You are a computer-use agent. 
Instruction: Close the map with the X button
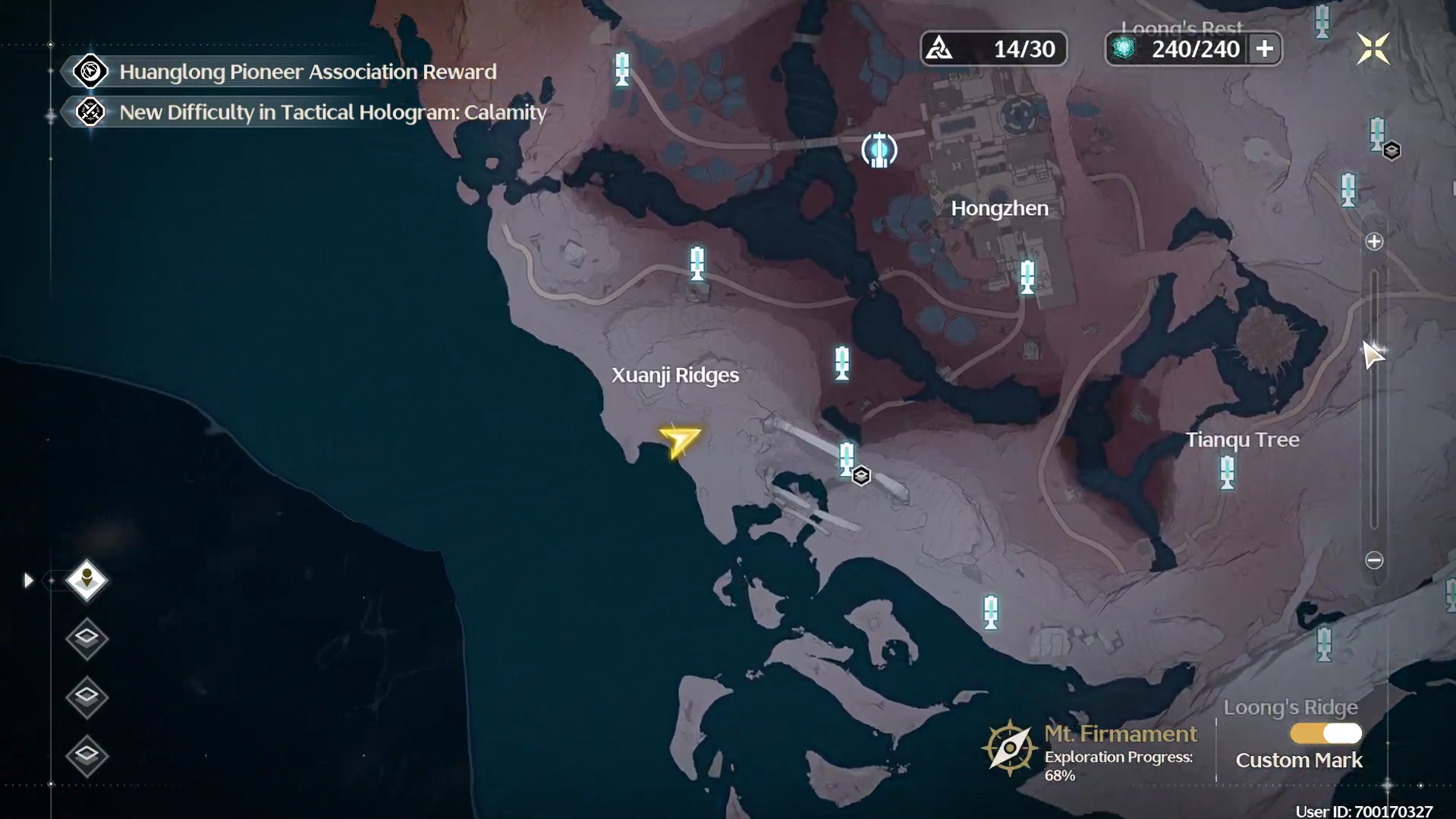coord(1373,49)
